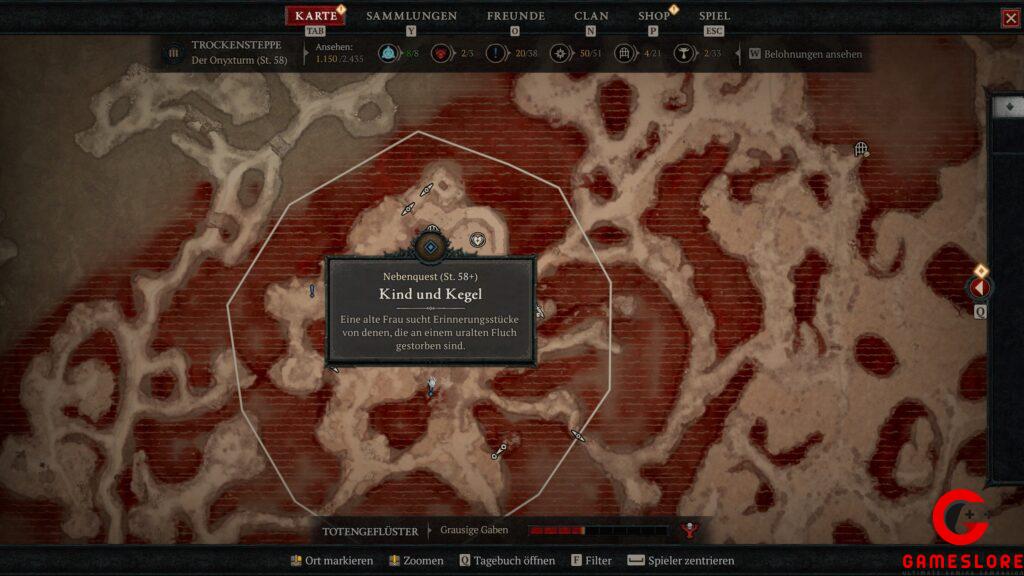
Task: Switch to the Clan tab
Action: pyautogui.click(x=591, y=16)
